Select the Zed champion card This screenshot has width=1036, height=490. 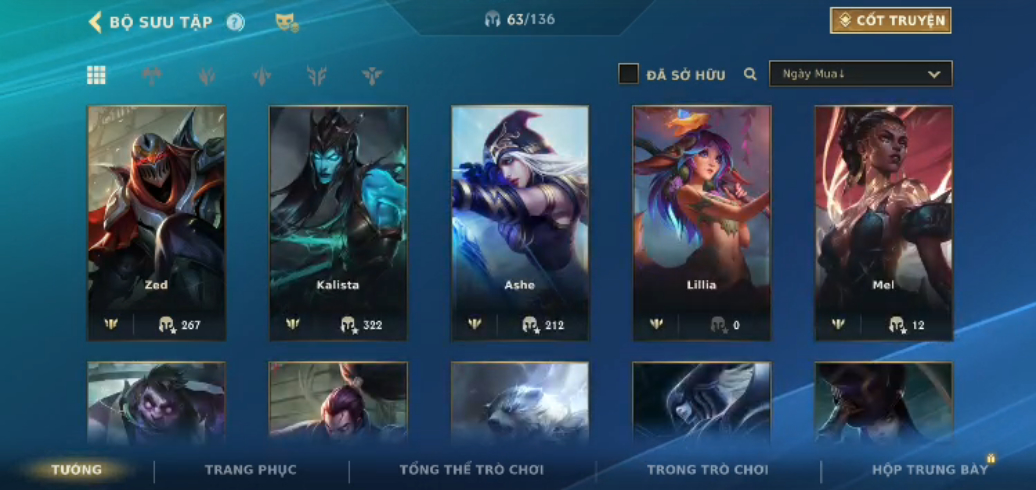click(x=156, y=222)
